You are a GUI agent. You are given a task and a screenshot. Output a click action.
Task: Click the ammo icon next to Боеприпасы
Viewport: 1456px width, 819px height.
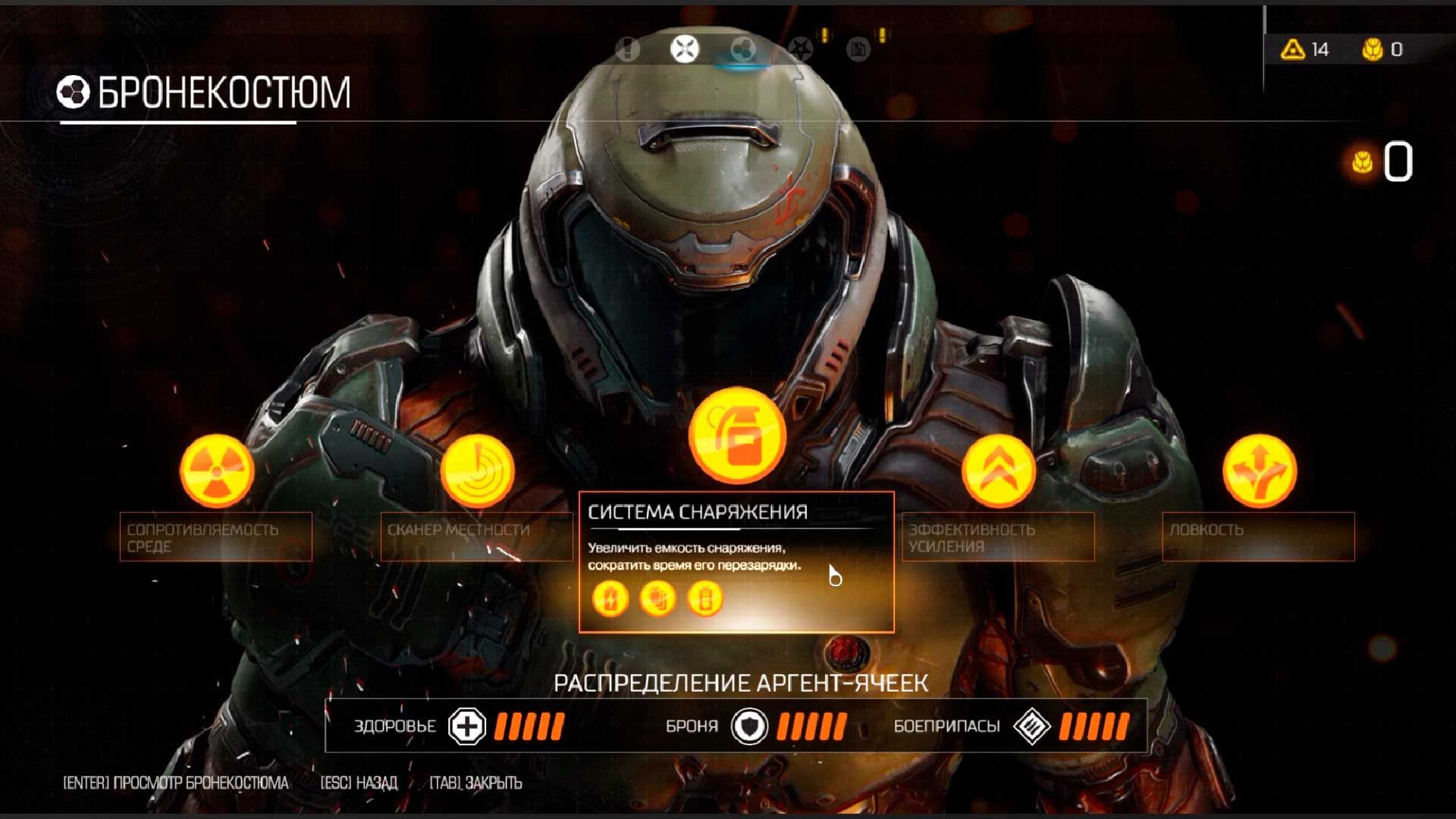(1033, 726)
